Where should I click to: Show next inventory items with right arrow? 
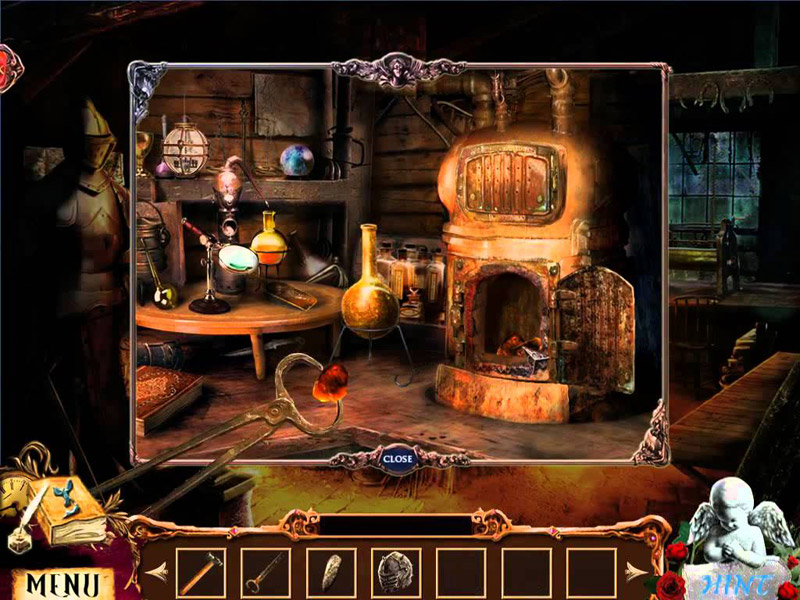coord(636,573)
